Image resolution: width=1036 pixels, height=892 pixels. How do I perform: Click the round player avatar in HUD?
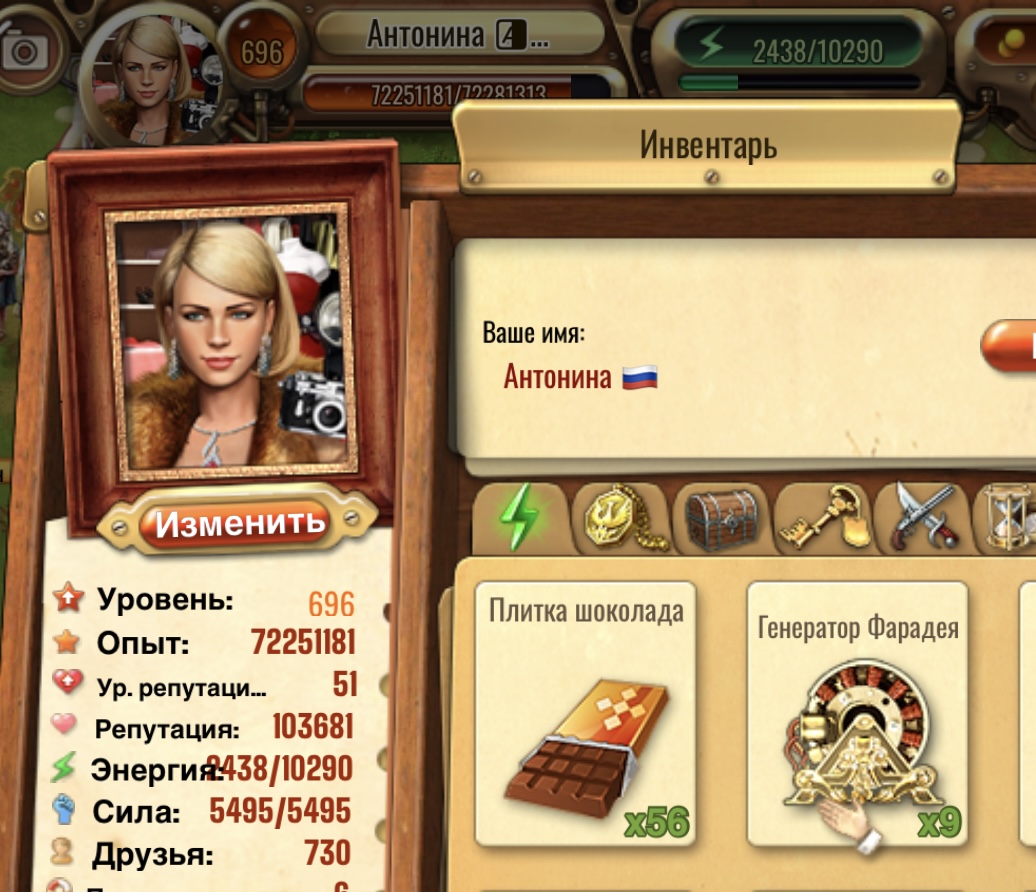[x=150, y=75]
